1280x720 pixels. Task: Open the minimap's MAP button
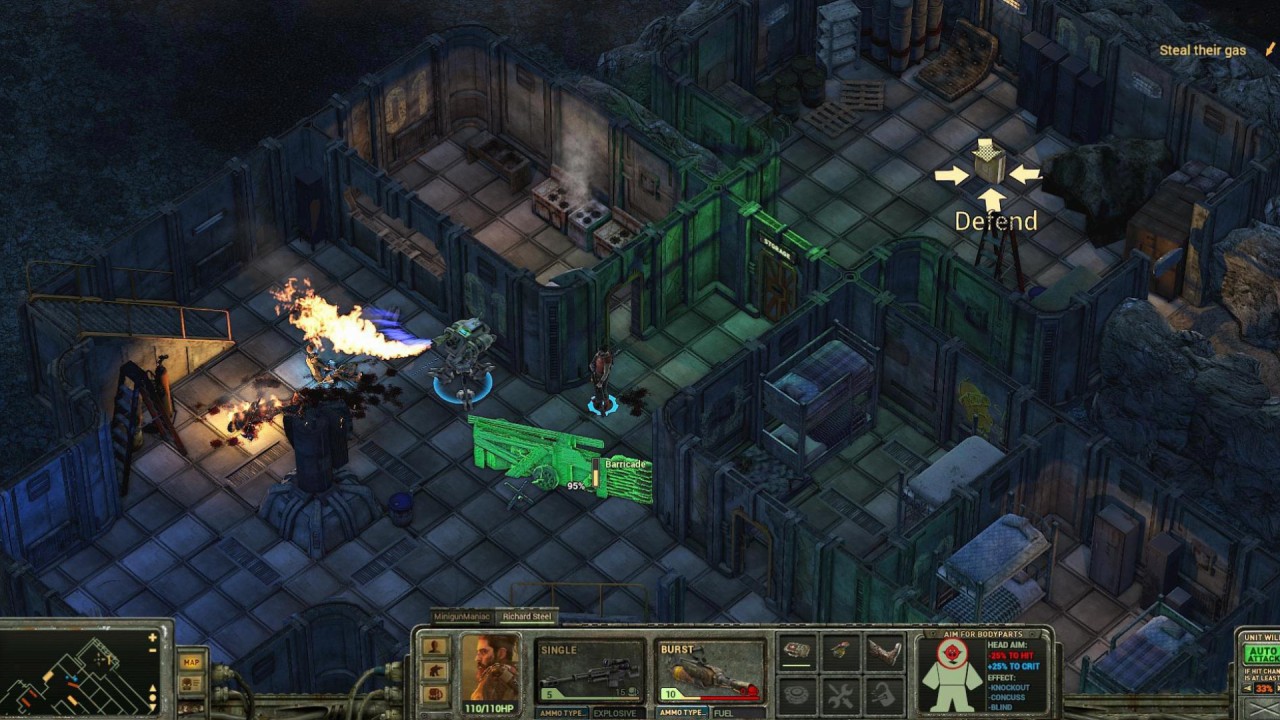coord(190,662)
